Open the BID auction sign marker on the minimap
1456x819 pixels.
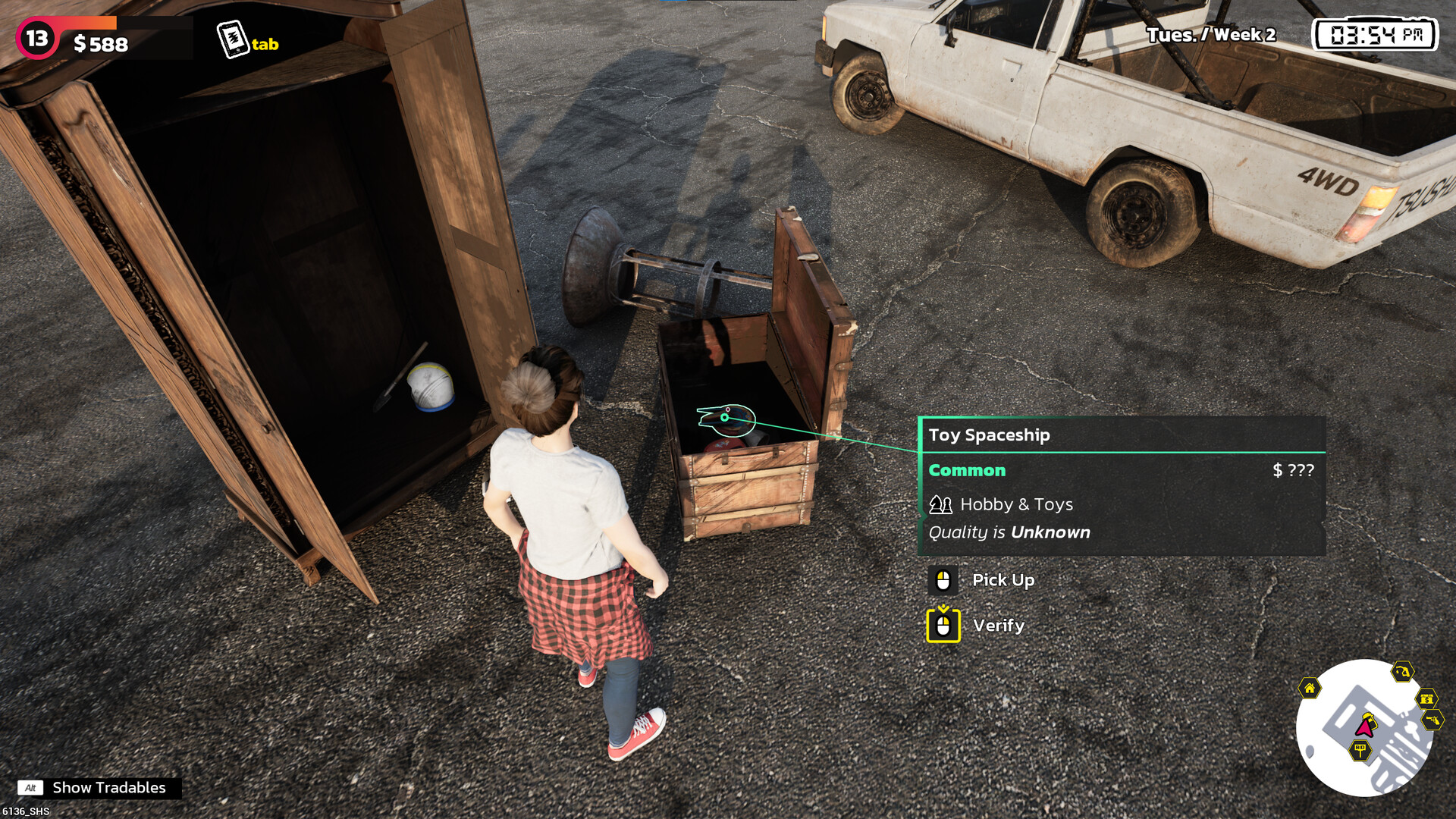point(1360,748)
